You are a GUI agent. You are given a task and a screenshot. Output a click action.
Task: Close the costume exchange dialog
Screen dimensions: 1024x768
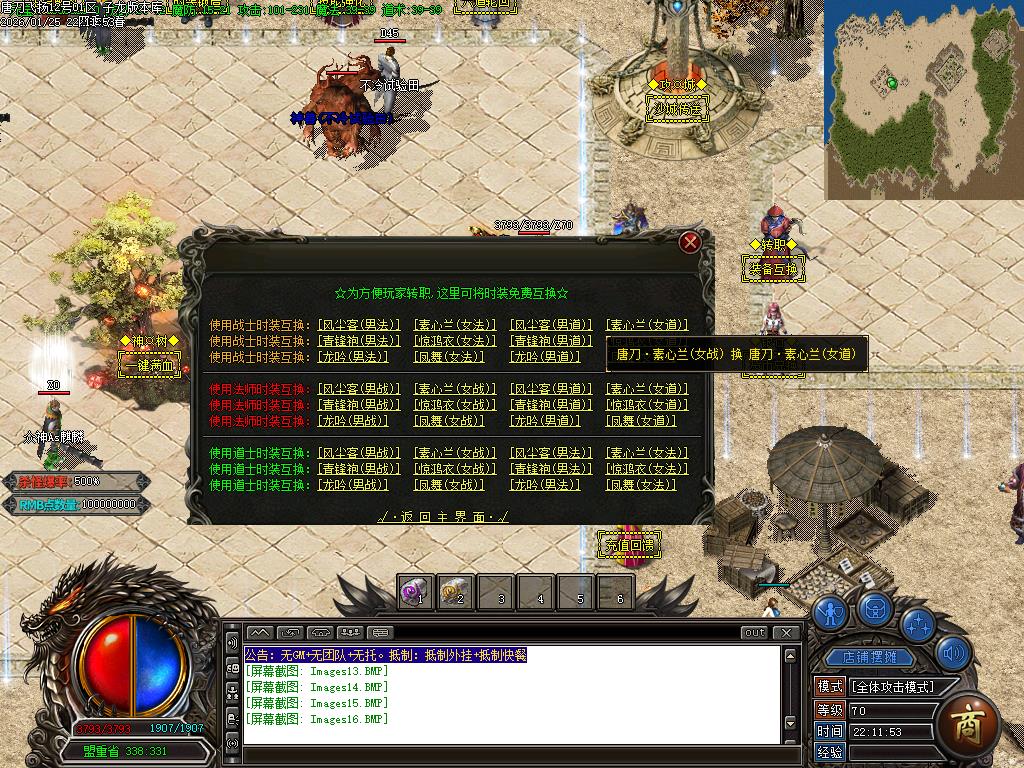tap(689, 242)
